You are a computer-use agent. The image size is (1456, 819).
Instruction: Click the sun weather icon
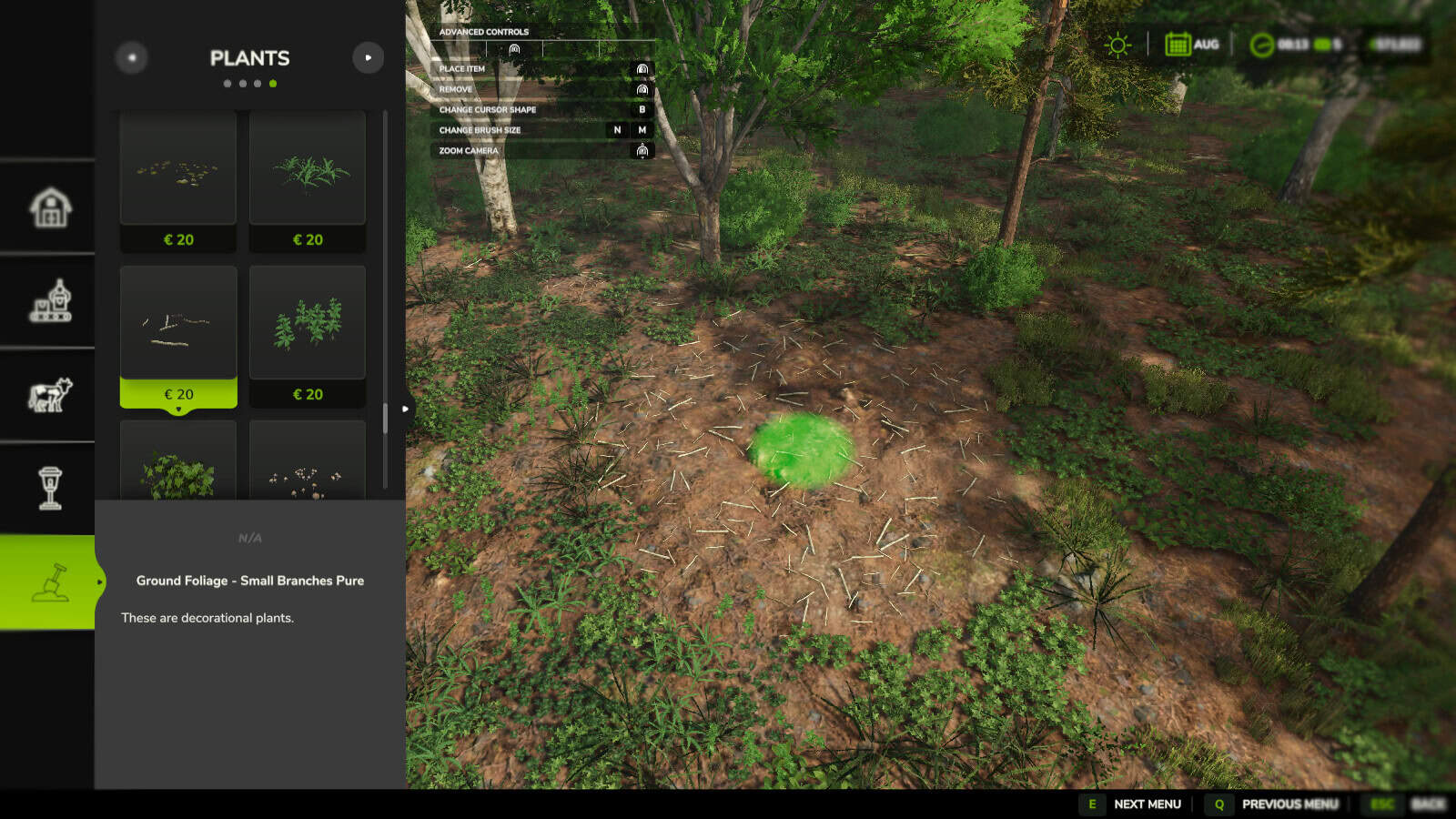click(x=1116, y=43)
